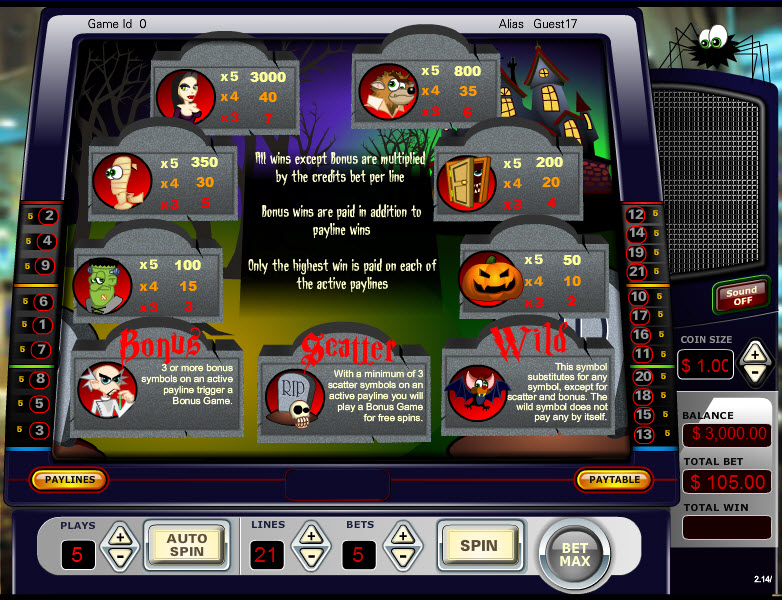782x600 pixels.
Task: Increase the coin size
Action: pyautogui.click(x=756, y=353)
